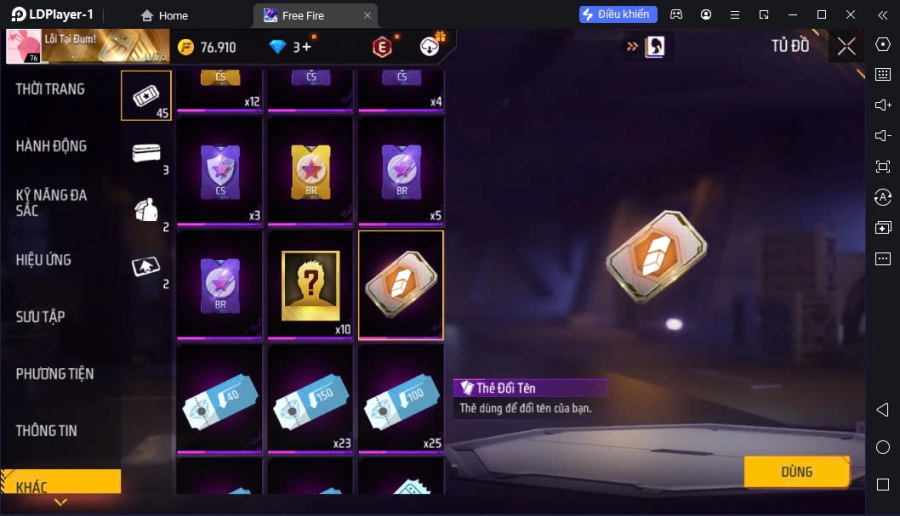Screen dimensions: 900x516
Task: Pick the purple CS card with x3
Action: (219, 171)
